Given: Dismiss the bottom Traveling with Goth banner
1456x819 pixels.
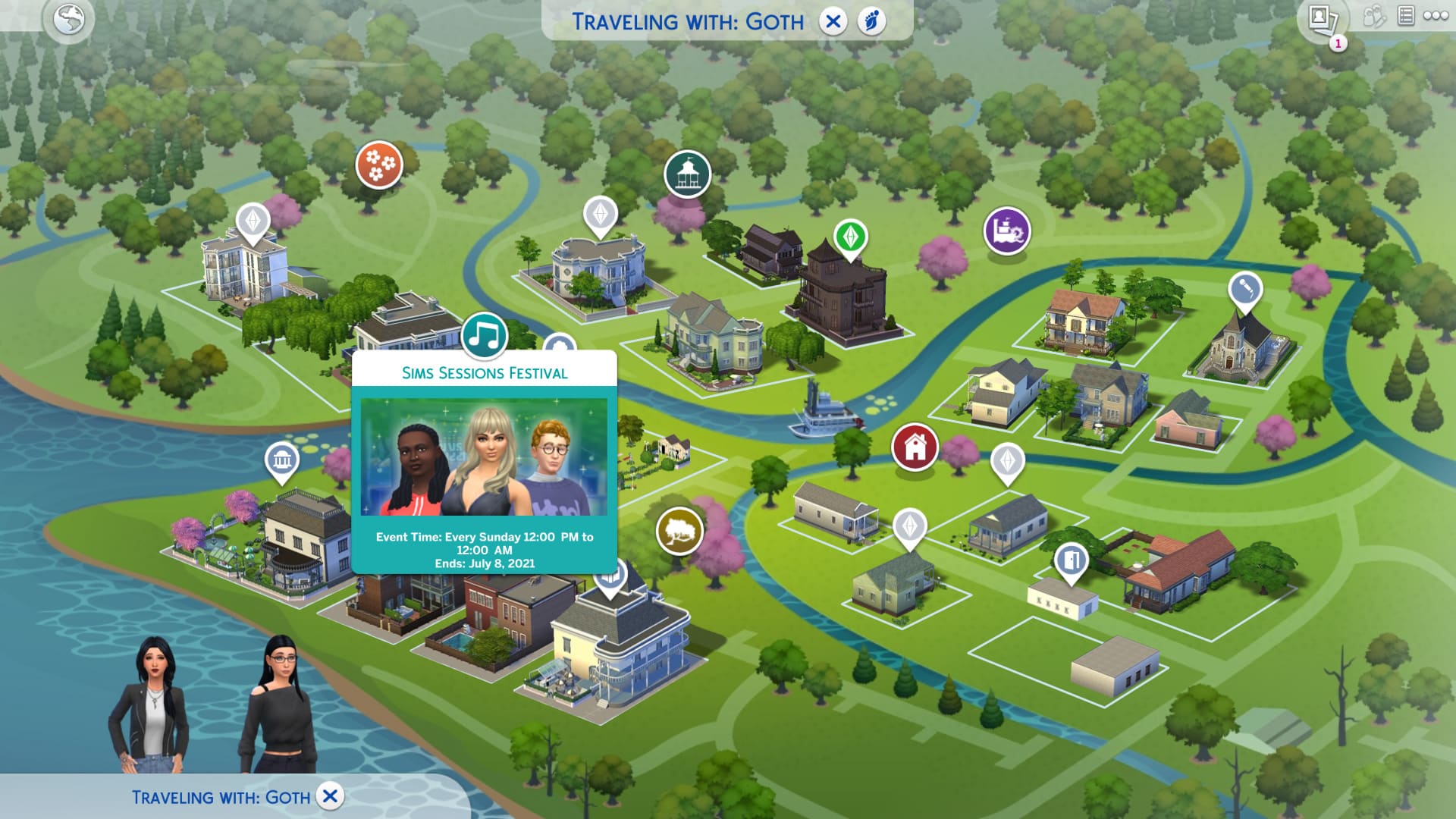Looking at the screenshot, I should pyautogui.click(x=328, y=796).
